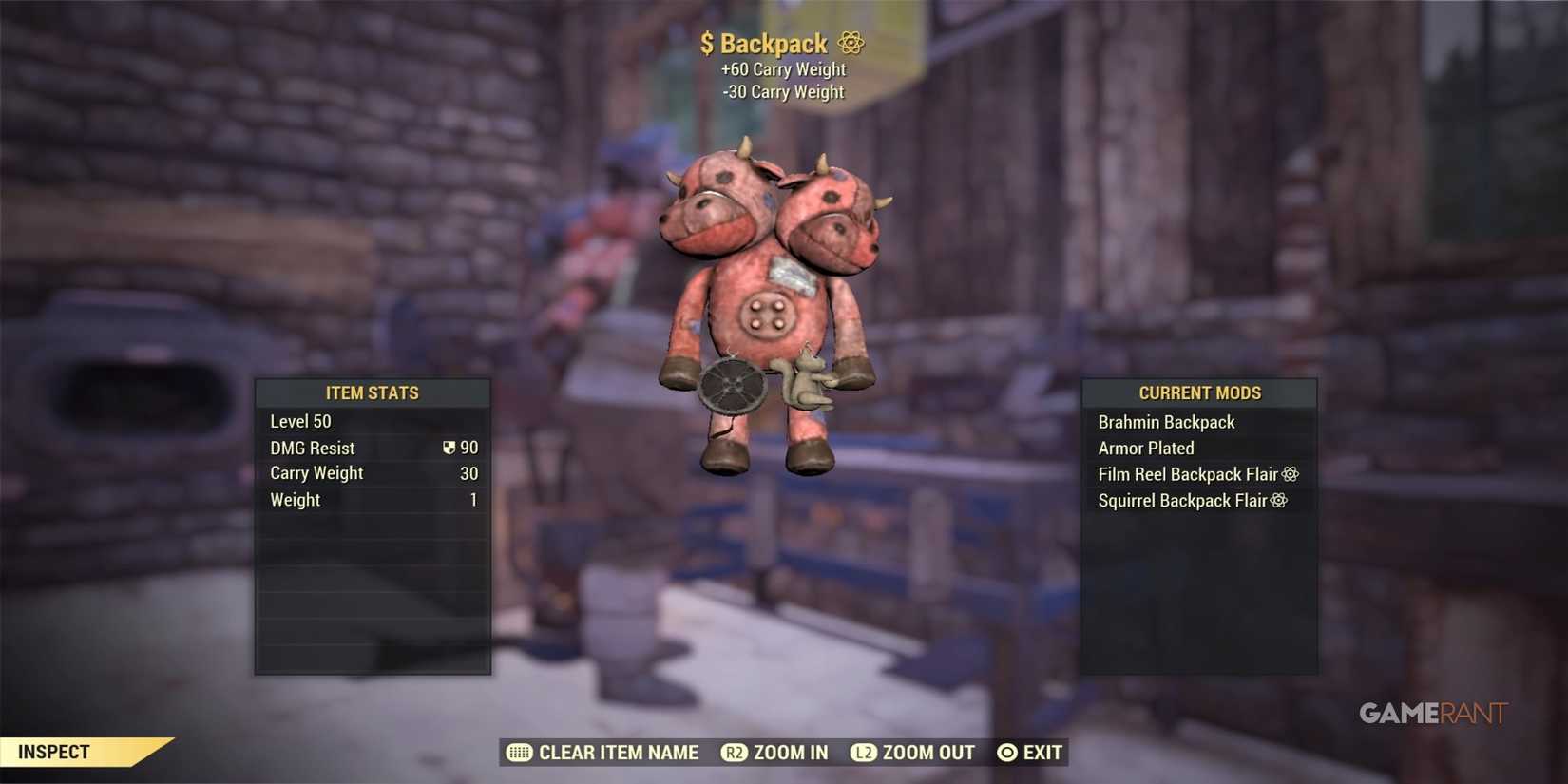Click the +60 Carry Weight stat line
This screenshot has height=784, width=1568.
[782, 68]
